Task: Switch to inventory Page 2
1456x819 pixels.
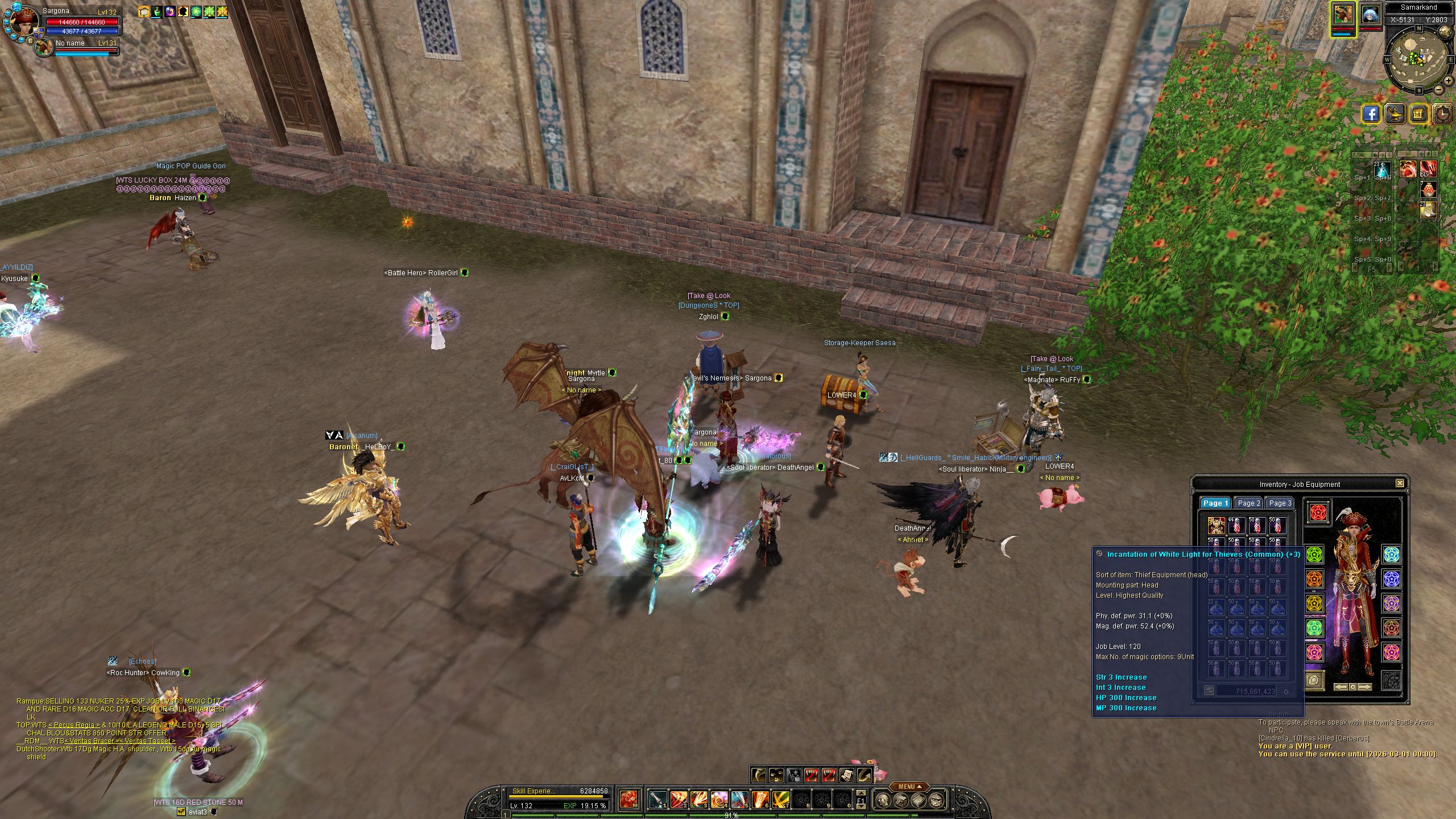Action: (x=1249, y=503)
